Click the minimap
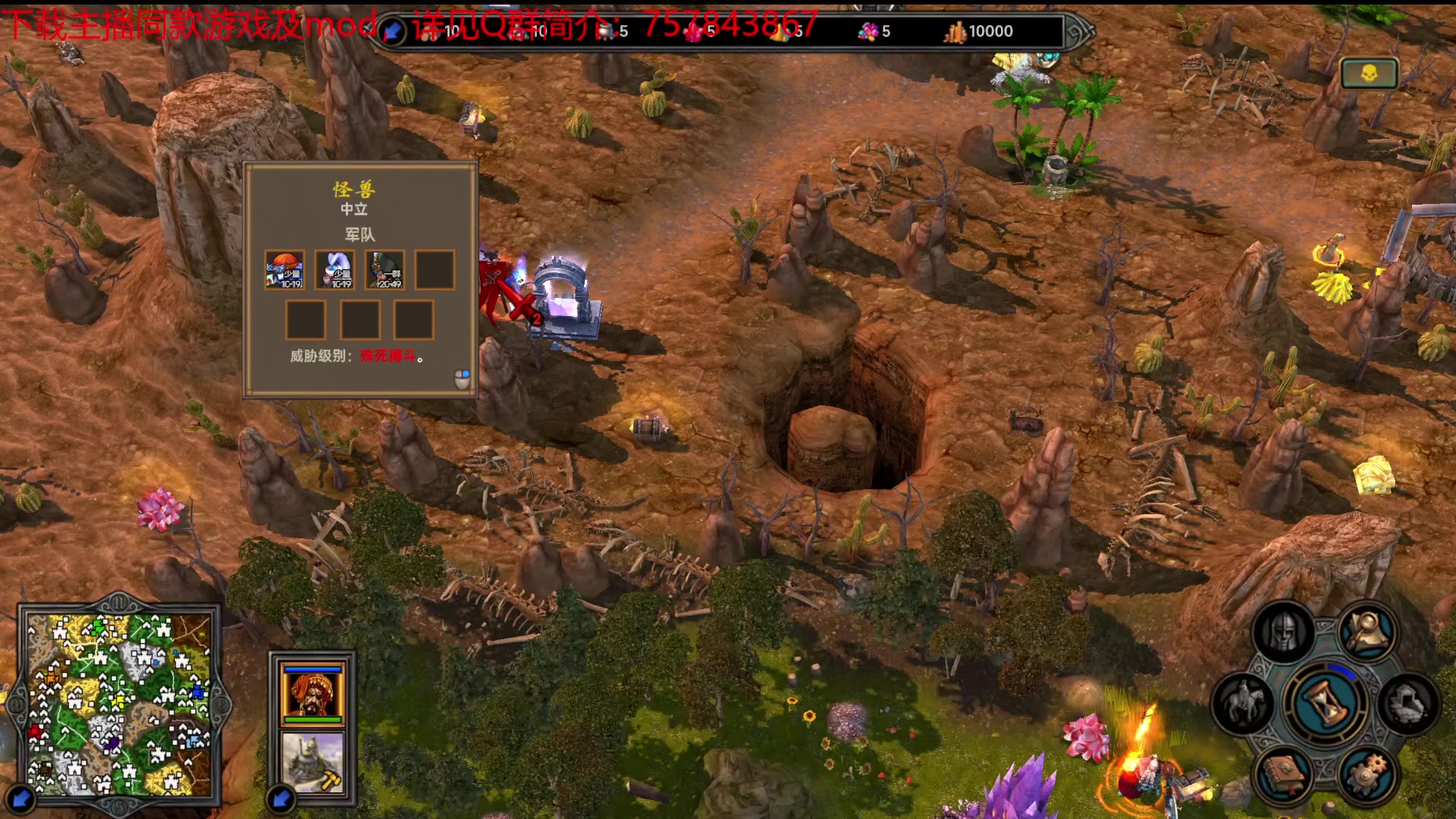The width and height of the screenshot is (1456, 819). [x=119, y=703]
